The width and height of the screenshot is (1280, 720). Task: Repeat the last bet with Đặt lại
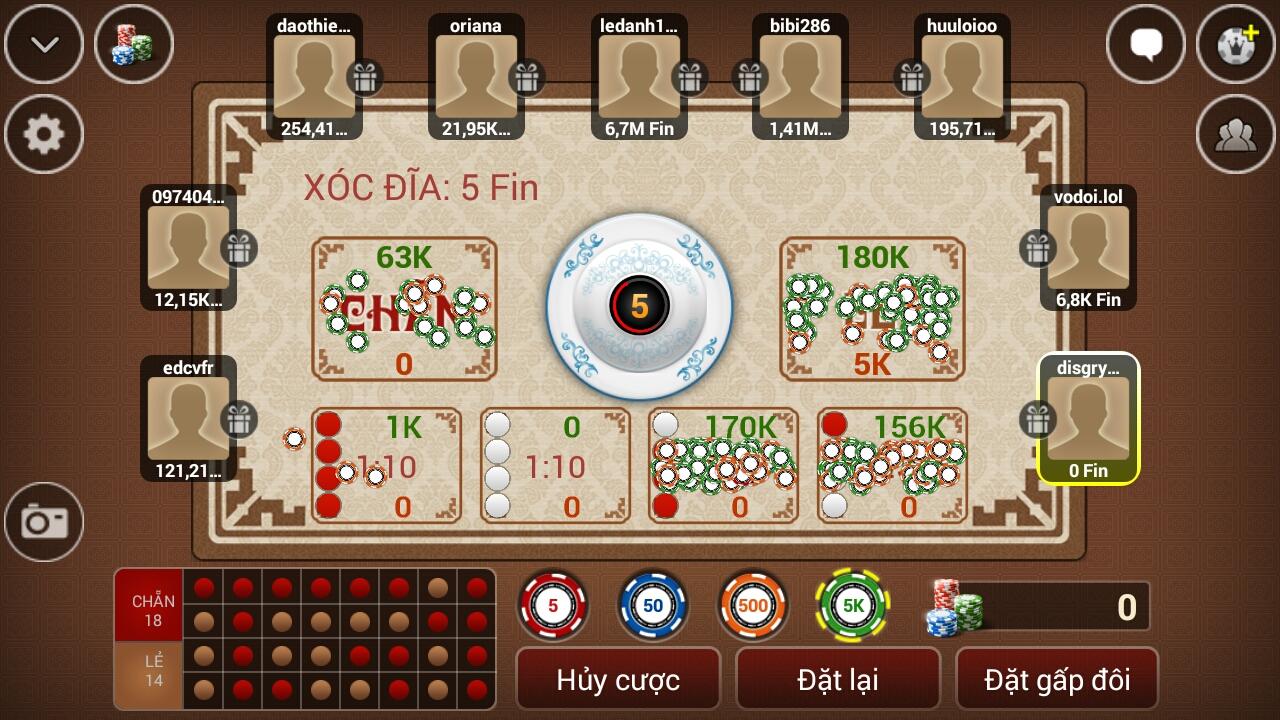tap(838, 680)
